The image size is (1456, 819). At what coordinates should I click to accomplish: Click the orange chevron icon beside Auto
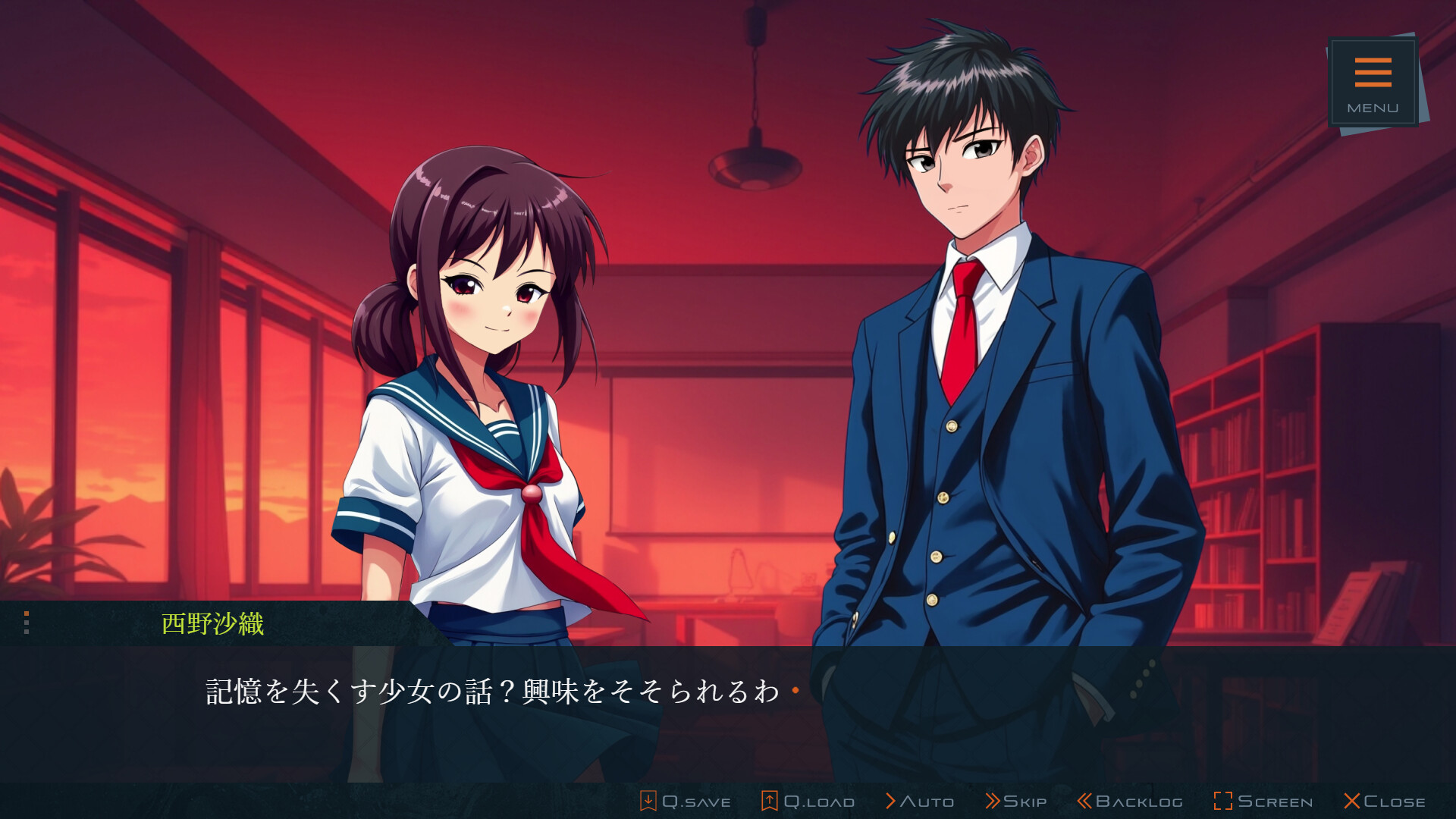[x=891, y=800]
